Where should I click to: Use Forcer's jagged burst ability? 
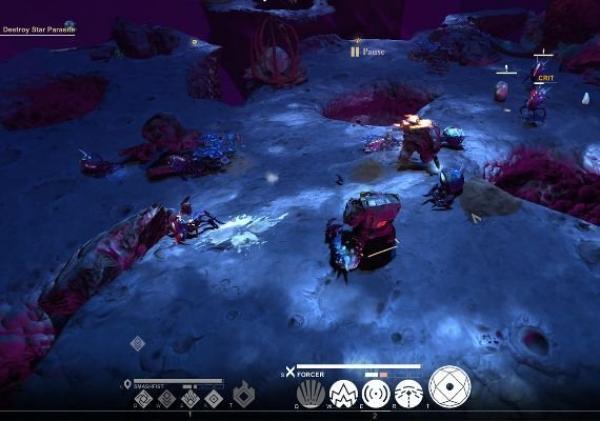(x=344, y=393)
